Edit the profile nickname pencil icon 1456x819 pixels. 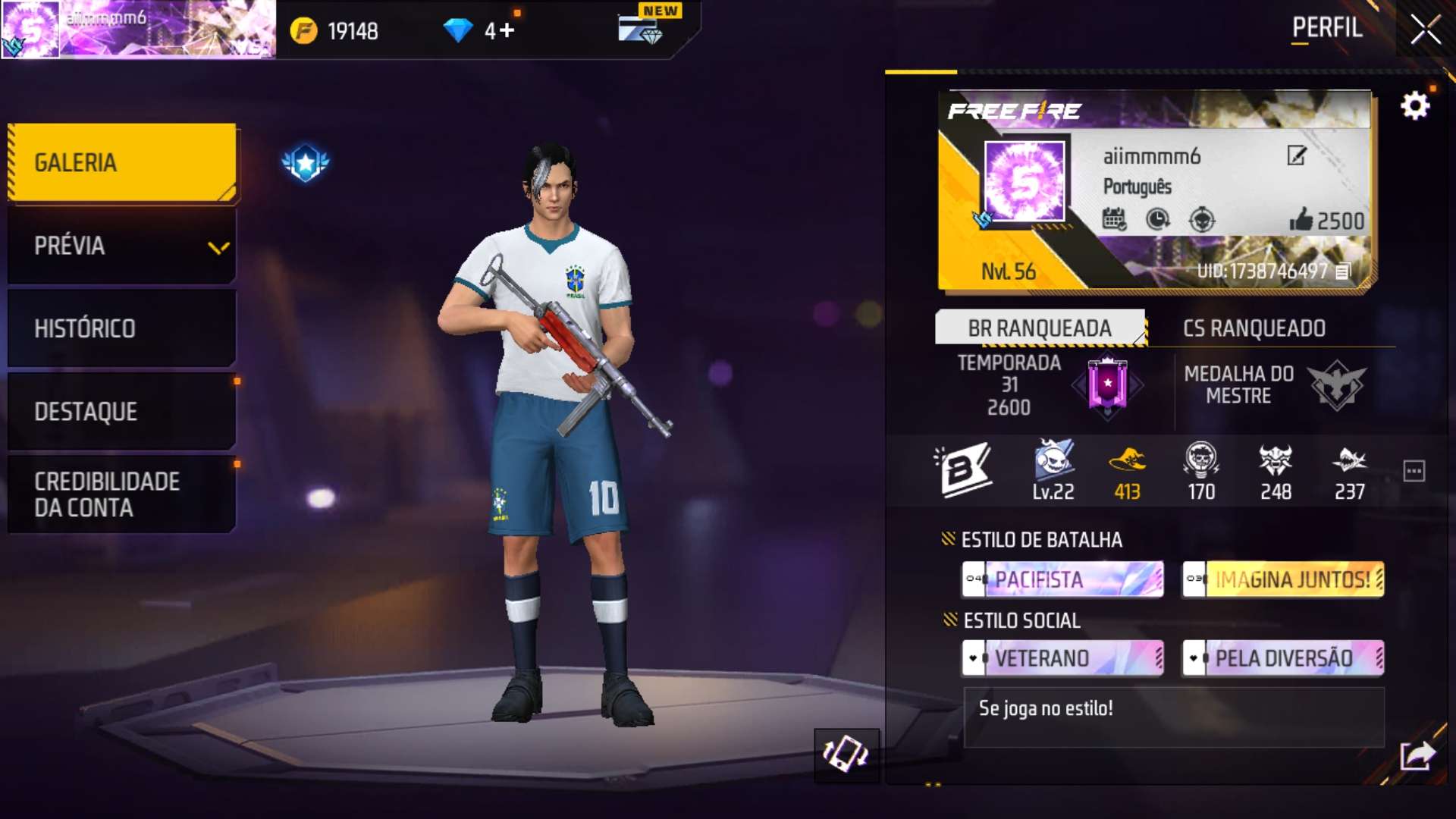[1297, 155]
